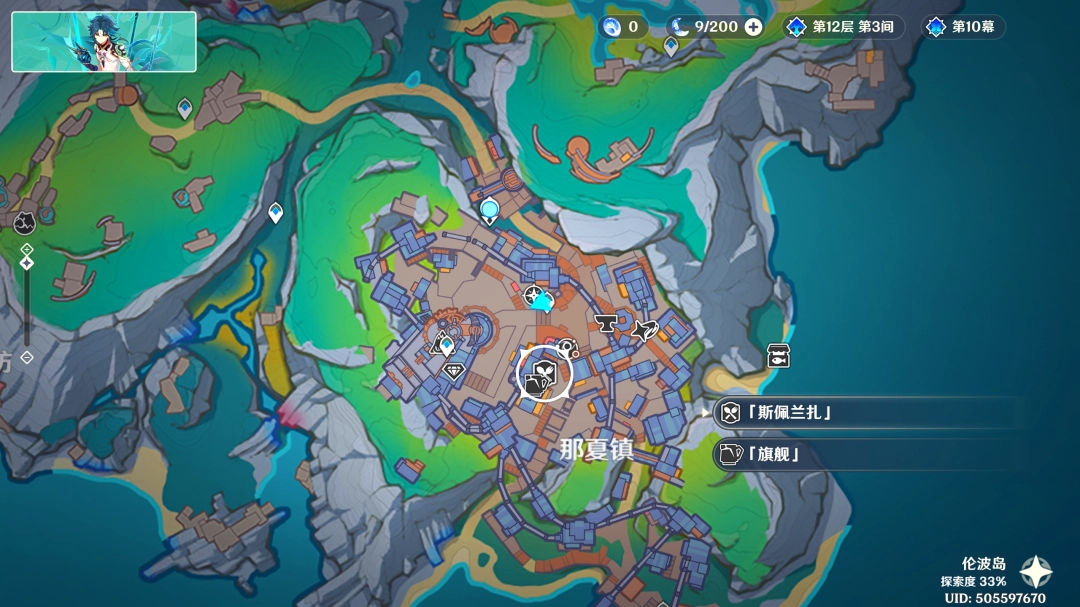Click the diamond-shaped map marker in town
This screenshot has height=607, width=1080.
point(453,370)
